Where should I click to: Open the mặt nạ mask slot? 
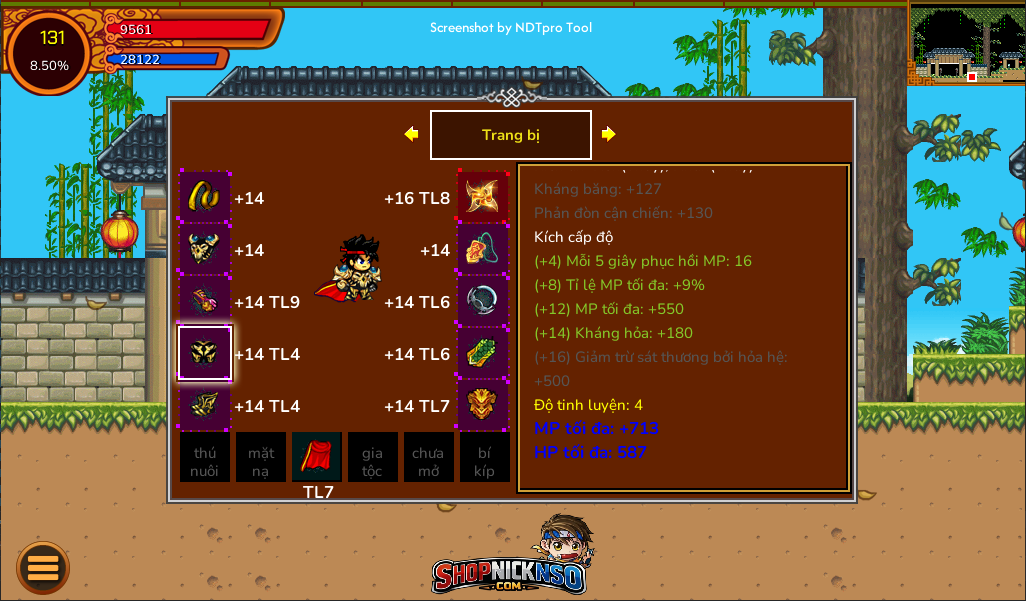261,458
